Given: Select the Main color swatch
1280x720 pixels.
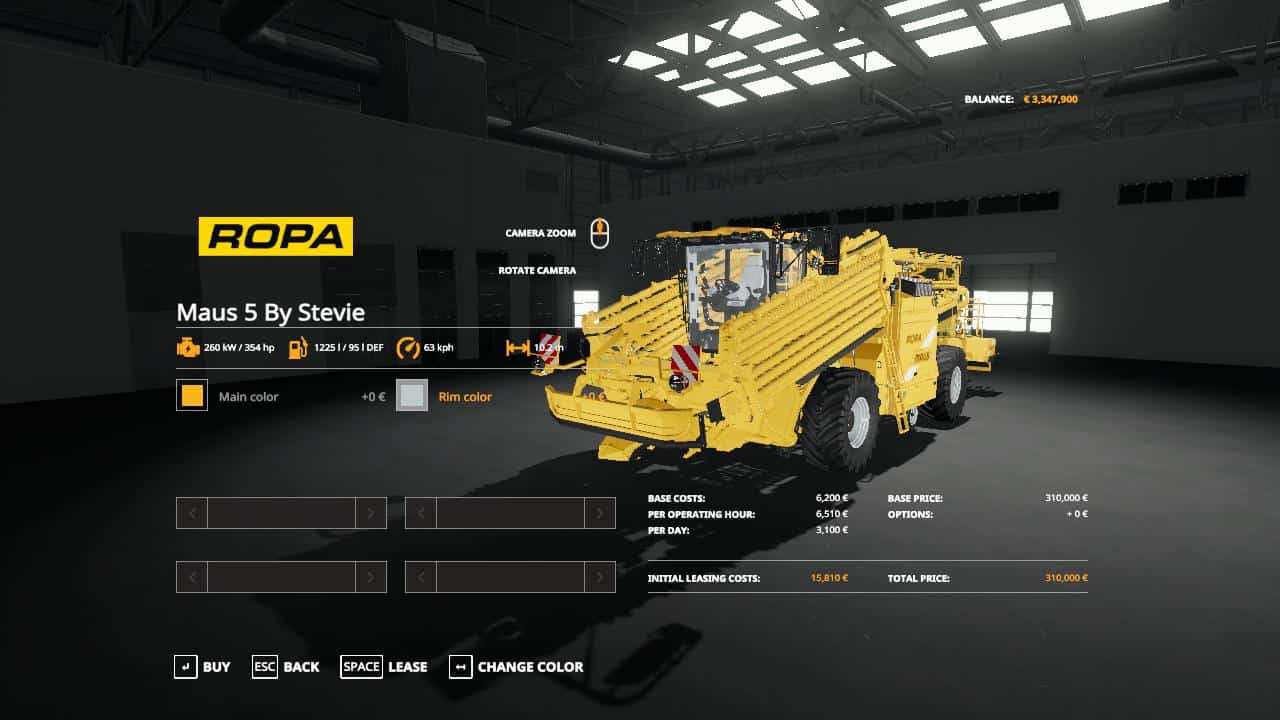Looking at the screenshot, I should pyautogui.click(x=192, y=396).
